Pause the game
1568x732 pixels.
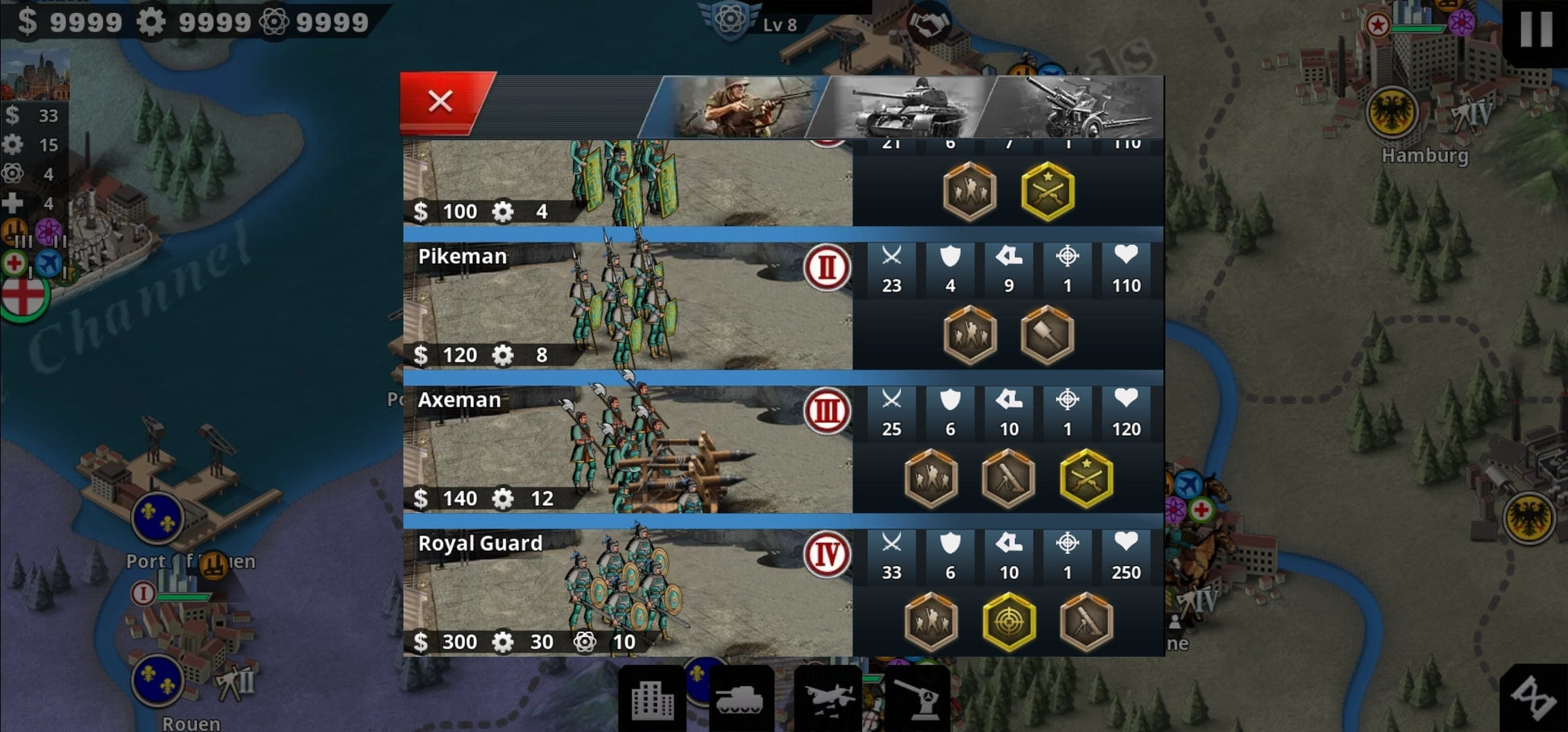click(x=1536, y=29)
